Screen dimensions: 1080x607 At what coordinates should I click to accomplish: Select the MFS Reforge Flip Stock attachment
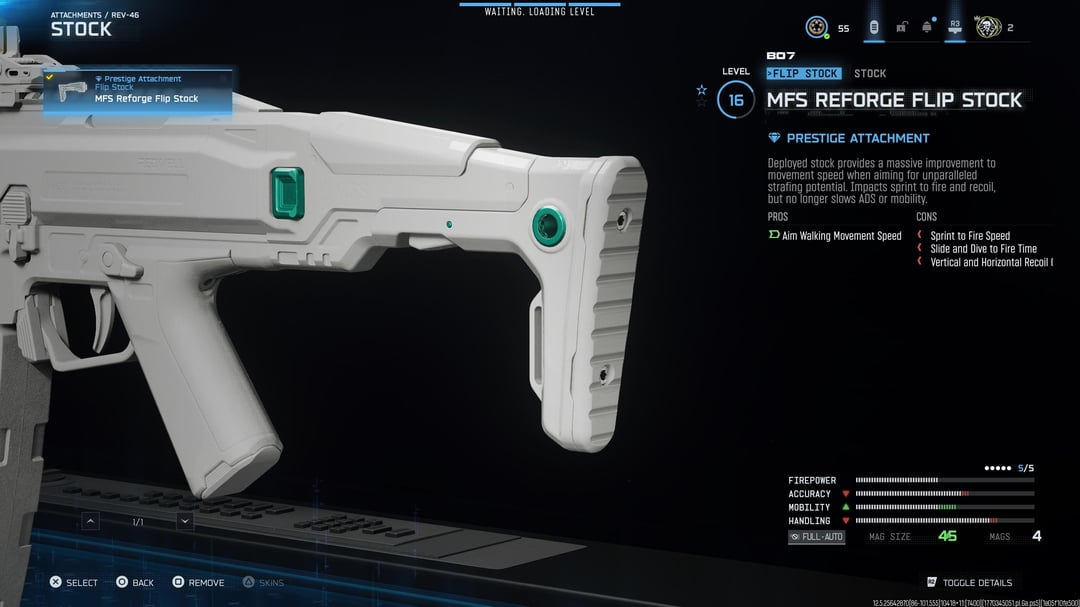pos(138,90)
